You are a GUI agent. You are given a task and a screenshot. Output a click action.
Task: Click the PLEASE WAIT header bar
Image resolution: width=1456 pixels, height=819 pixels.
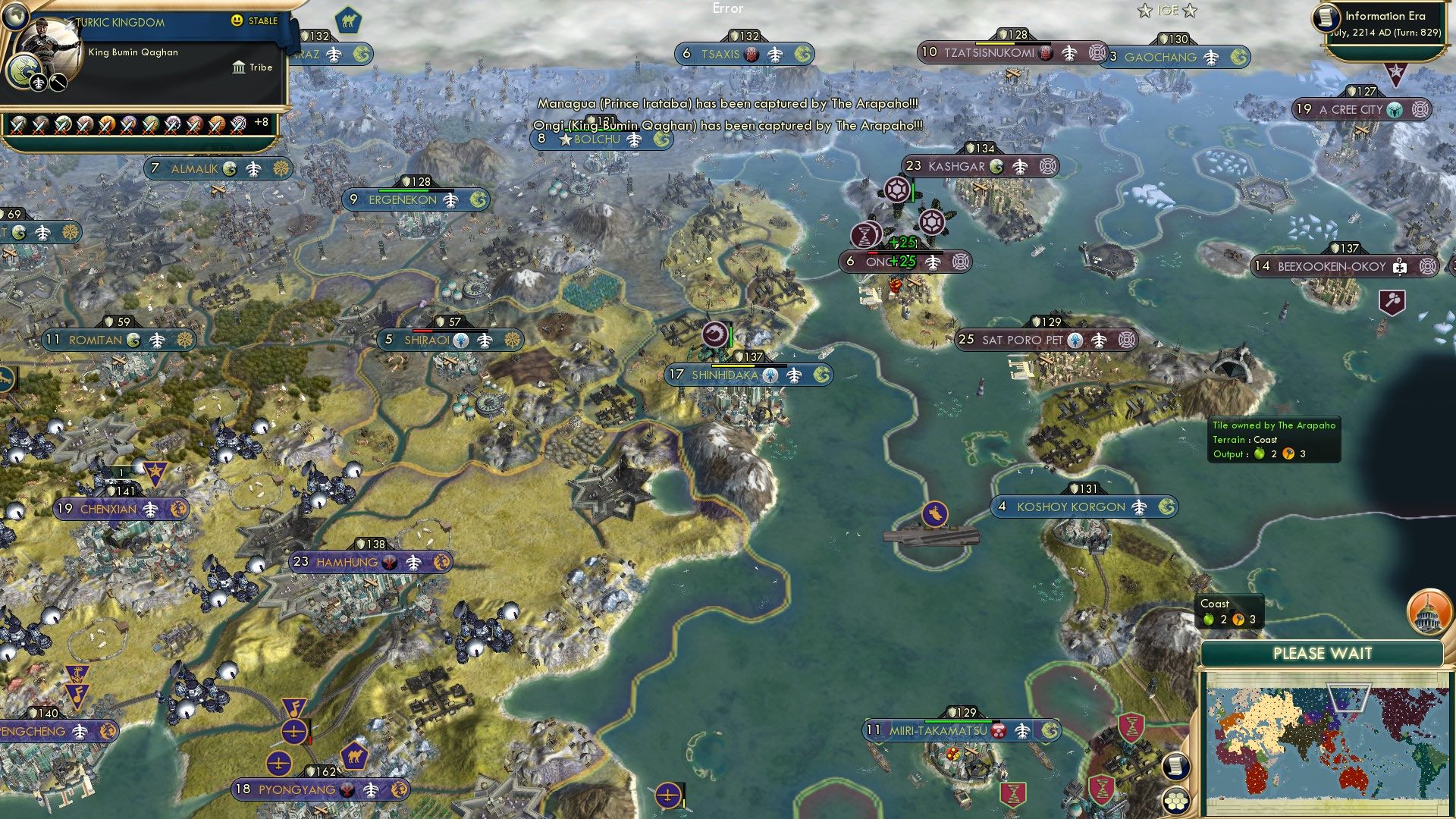1323,653
